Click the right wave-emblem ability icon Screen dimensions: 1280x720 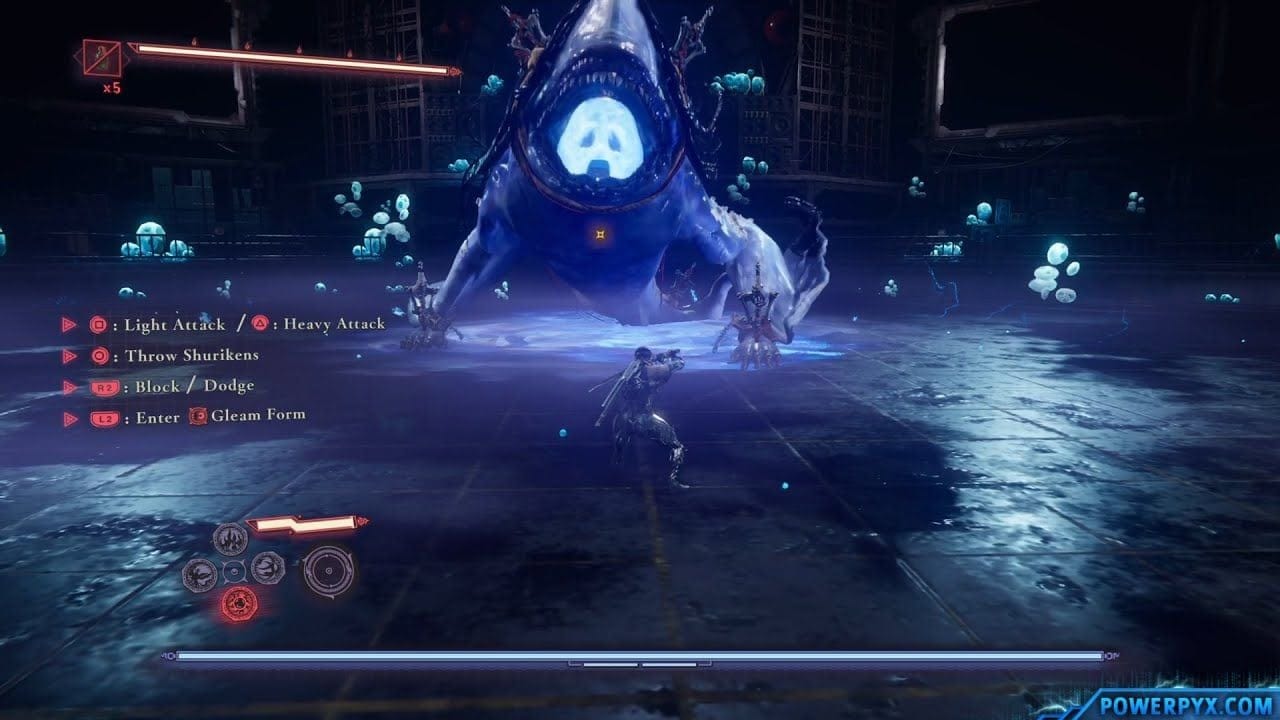coord(267,568)
